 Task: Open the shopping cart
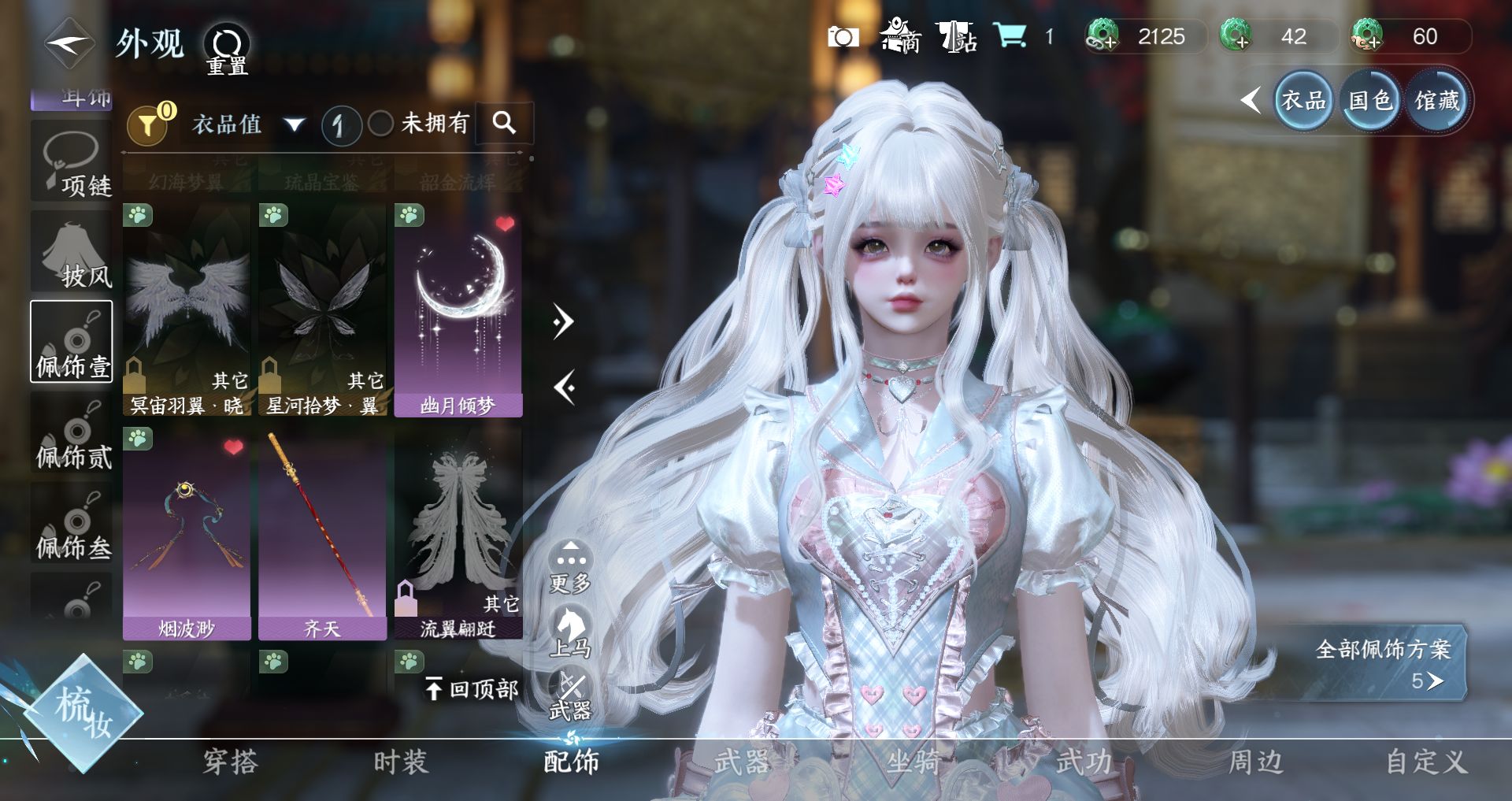click(1010, 36)
